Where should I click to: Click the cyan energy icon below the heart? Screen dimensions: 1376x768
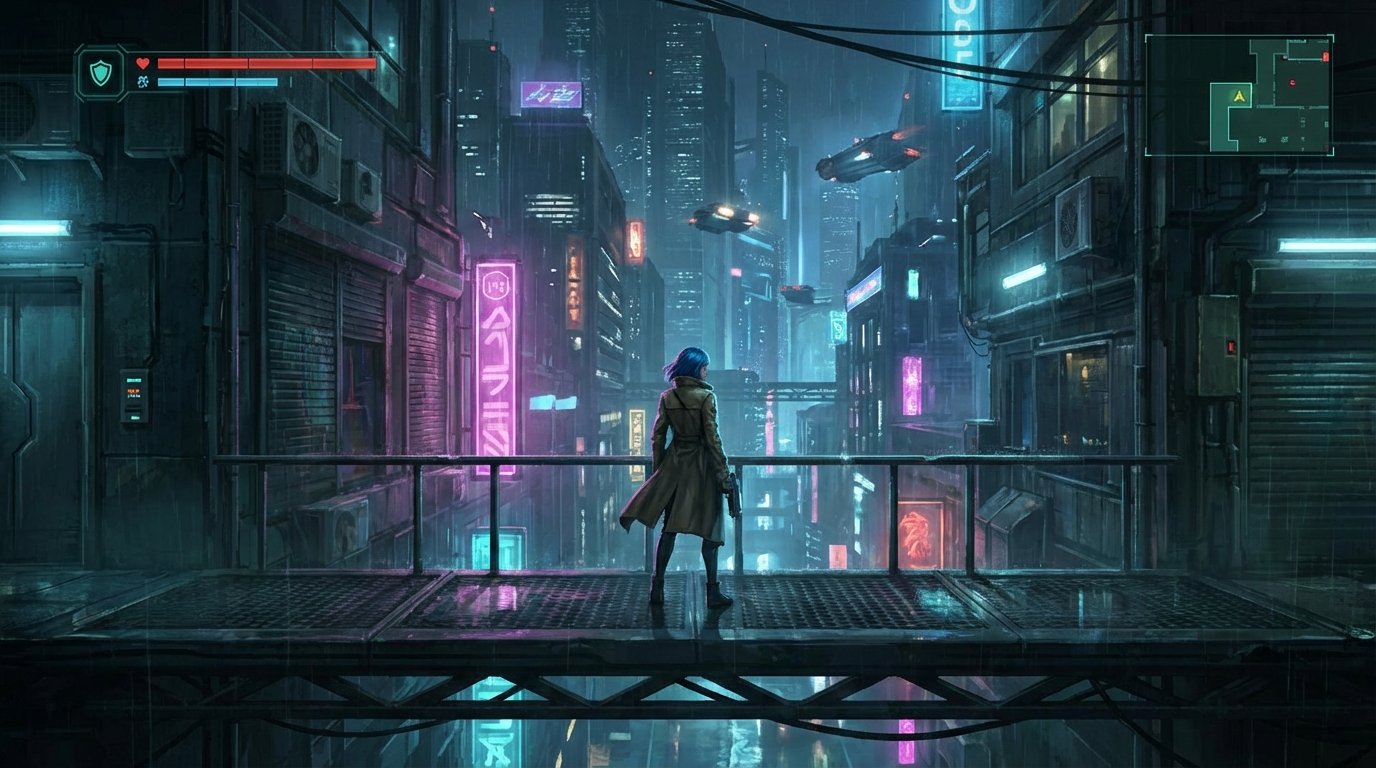click(143, 82)
